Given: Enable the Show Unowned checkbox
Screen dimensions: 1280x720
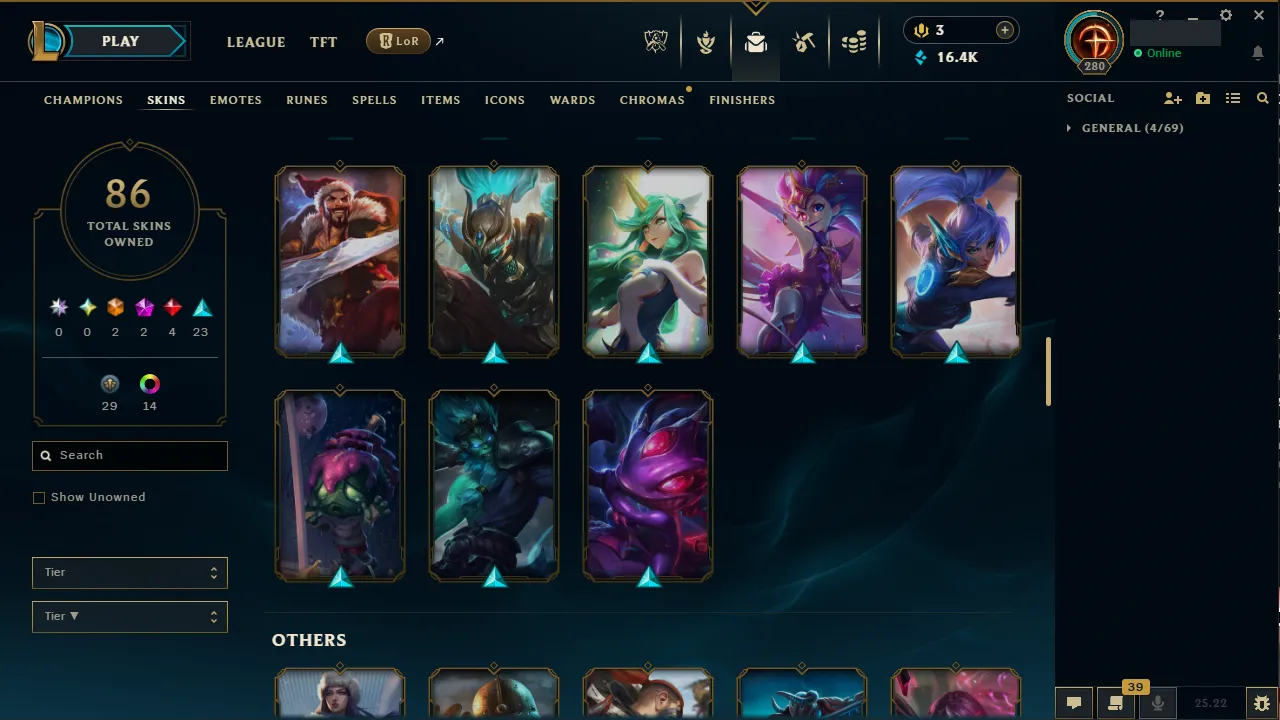Looking at the screenshot, I should point(39,497).
